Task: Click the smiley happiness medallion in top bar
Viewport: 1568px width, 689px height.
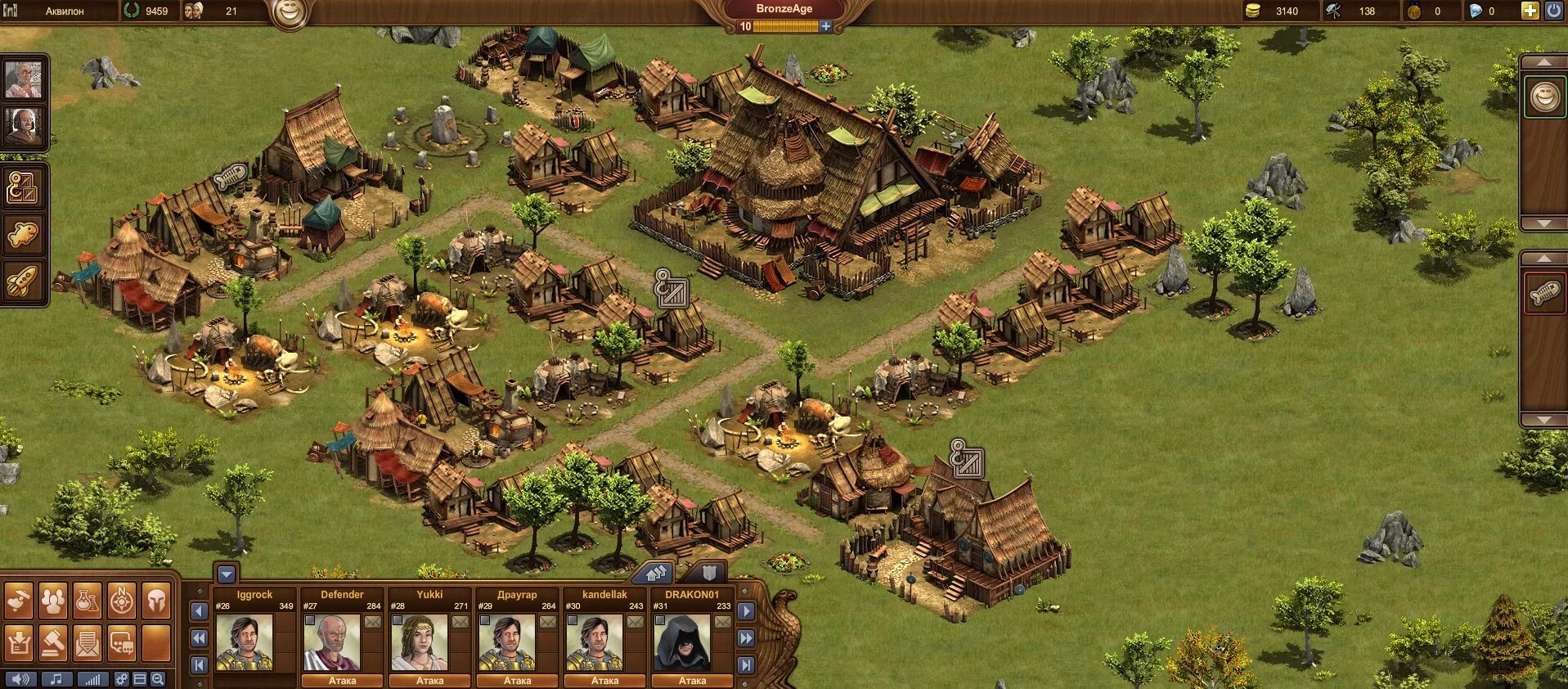Action: 290,11
